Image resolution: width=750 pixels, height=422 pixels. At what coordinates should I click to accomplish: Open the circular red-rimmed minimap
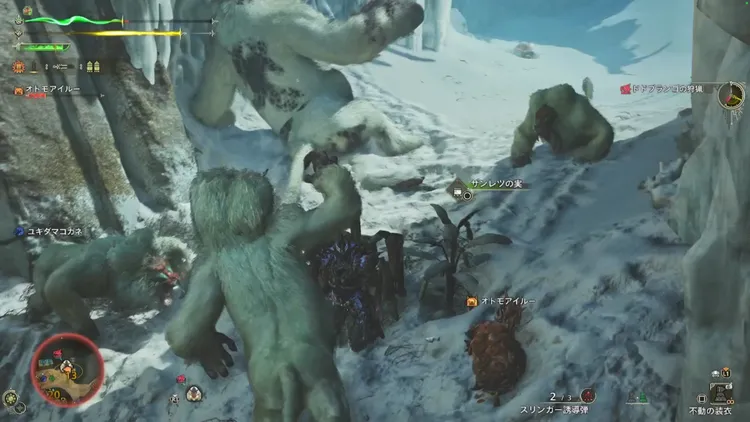67,369
